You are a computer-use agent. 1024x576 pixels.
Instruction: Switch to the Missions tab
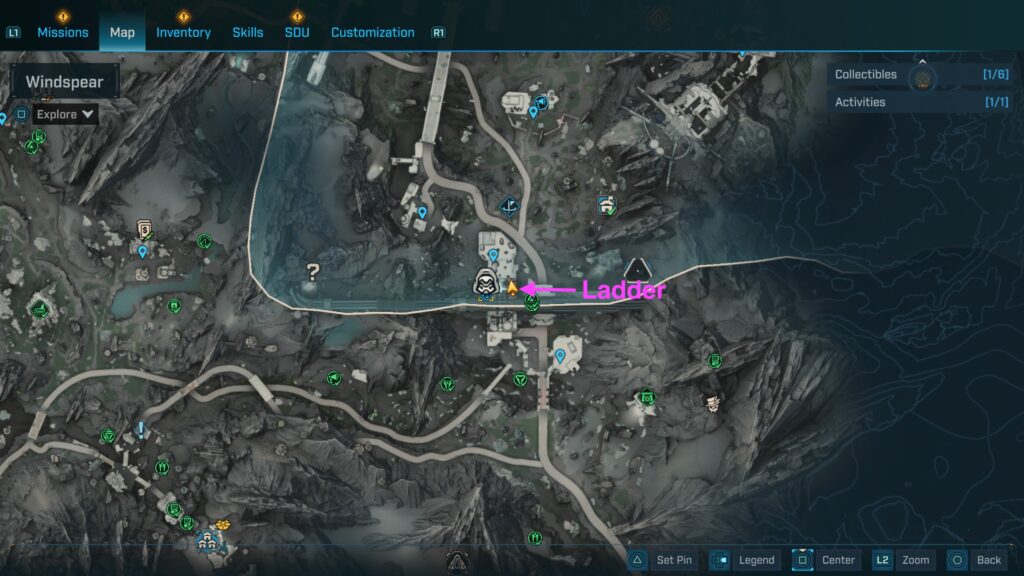[62, 32]
